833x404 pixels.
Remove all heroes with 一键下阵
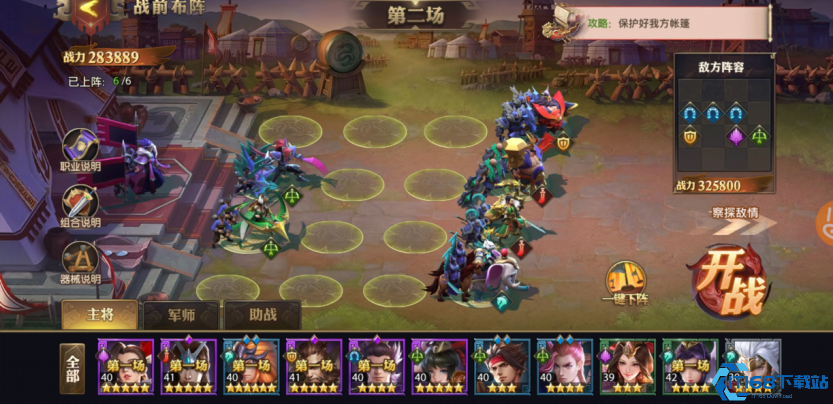click(x=627, y=283)
